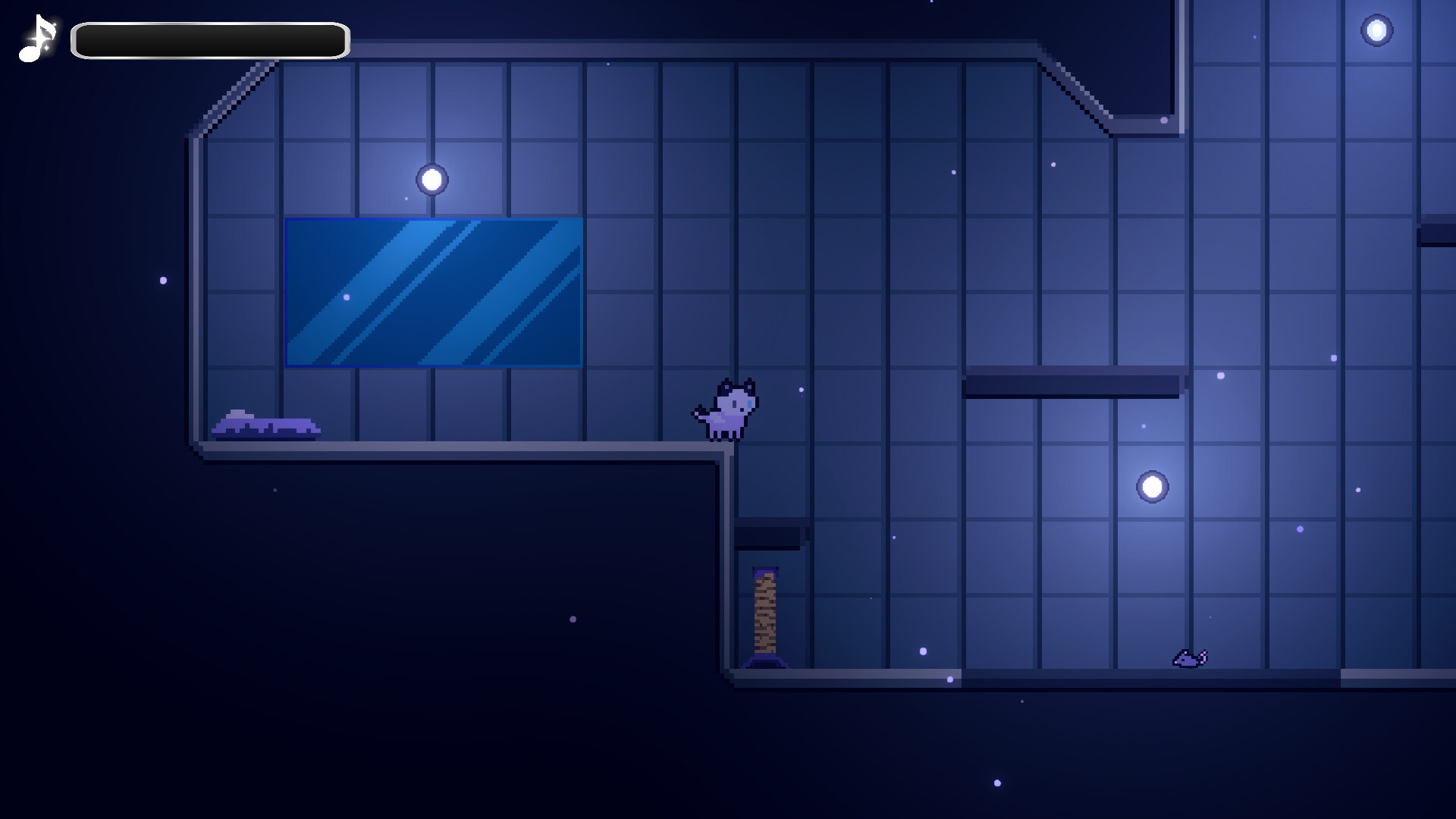Click the scratching post

pos(766,614)
